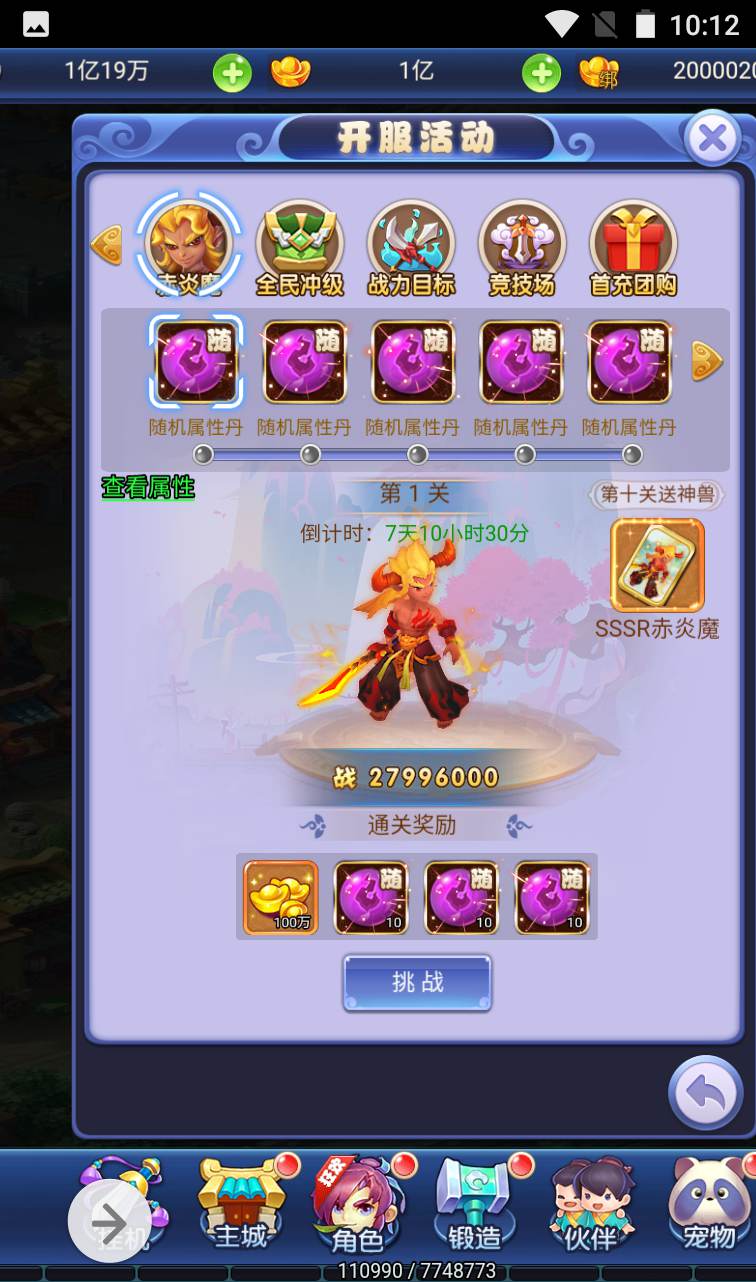Close the 开服活动 event window
The height and width of the screenshot is (1282, 756).
[x=712, y=139]
